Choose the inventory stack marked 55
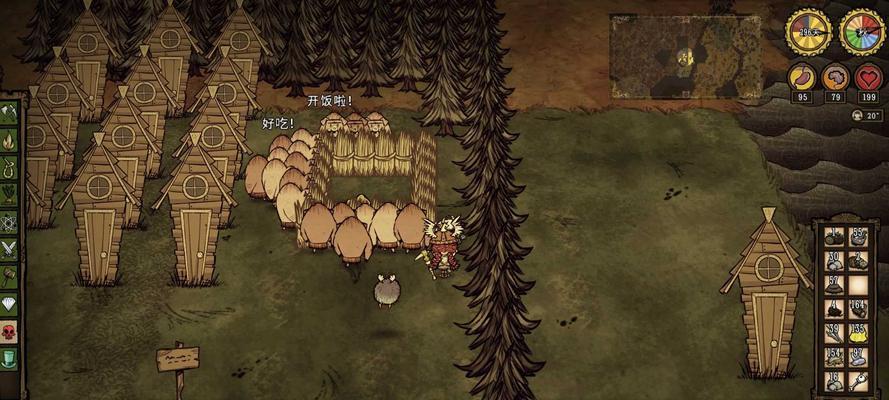This screenshot has height=400, width=889. (x=857, y=237)
